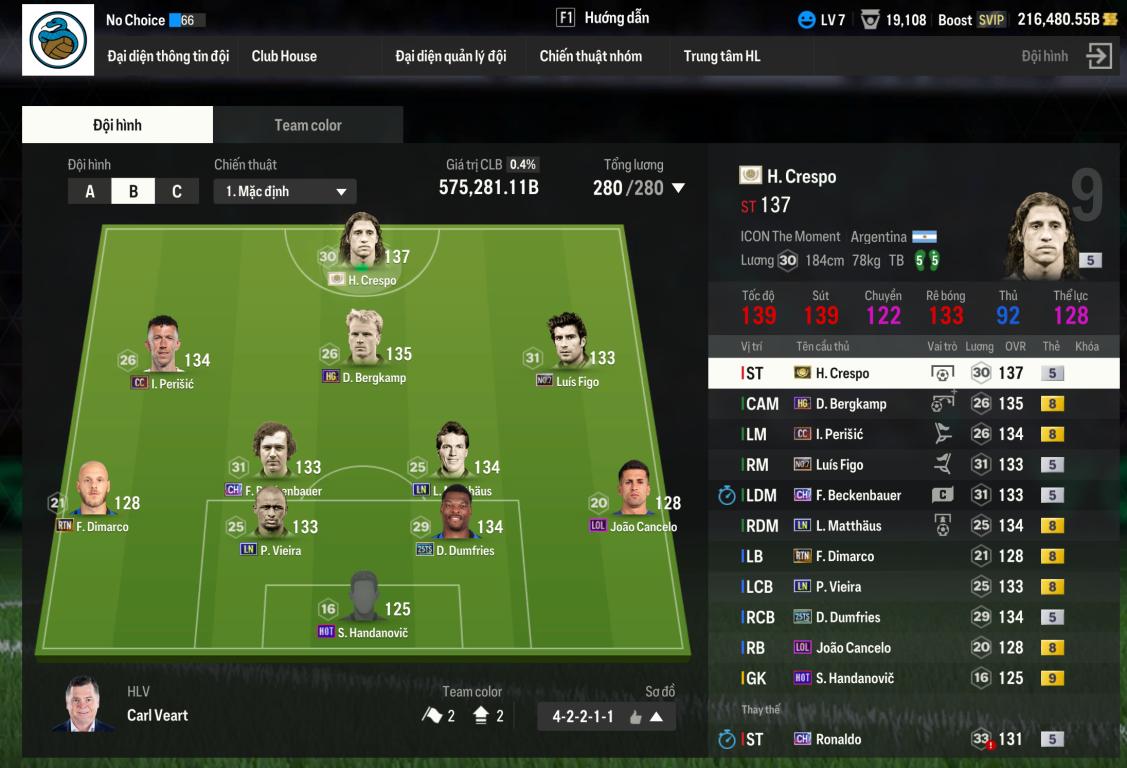The width and height of the screenshot is (1127, 768).
Task: Open the 4-2-2-1-1 formation selector
Action: (606, 716)
